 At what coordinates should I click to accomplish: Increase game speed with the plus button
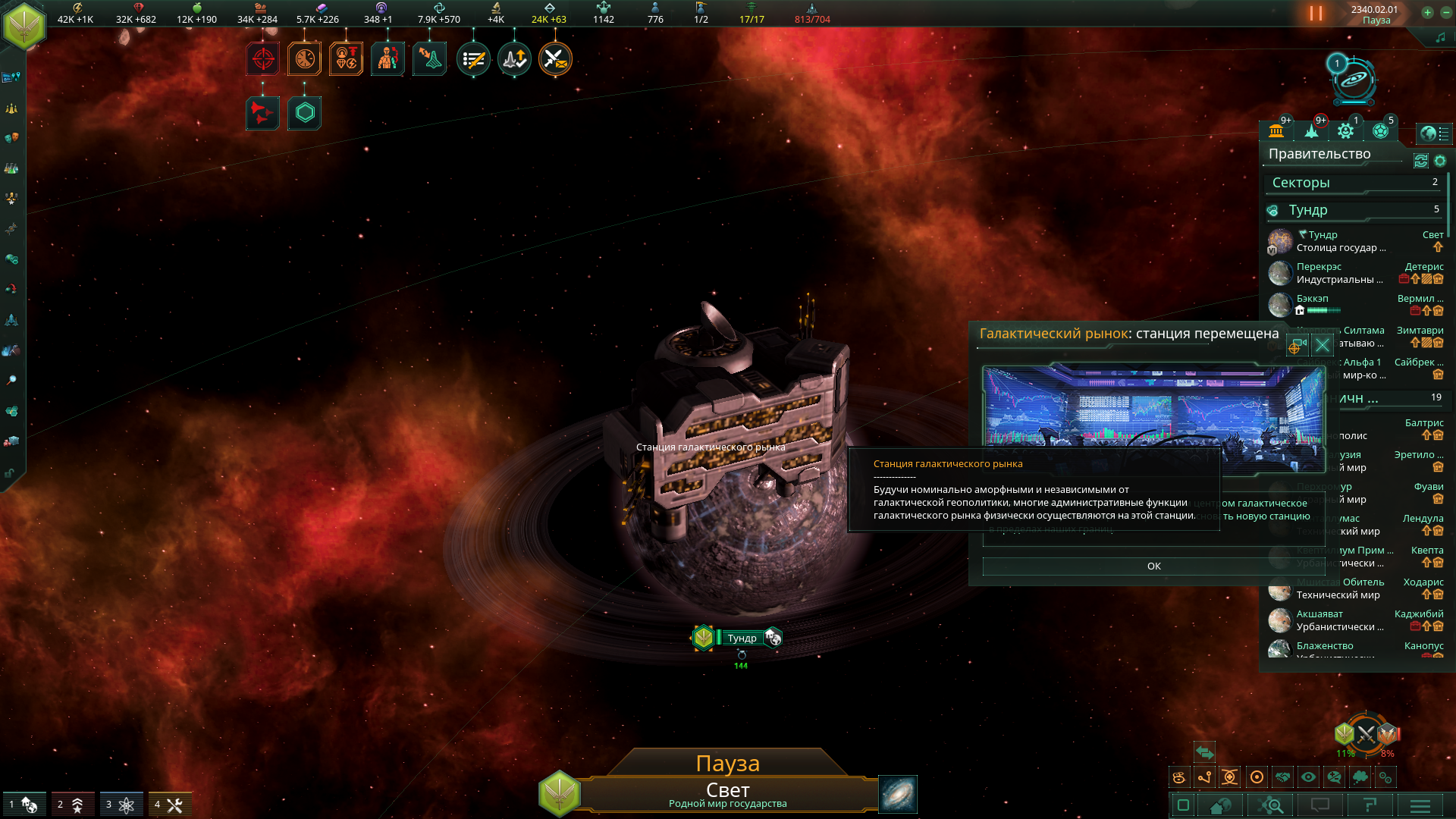pos(1427,12)
